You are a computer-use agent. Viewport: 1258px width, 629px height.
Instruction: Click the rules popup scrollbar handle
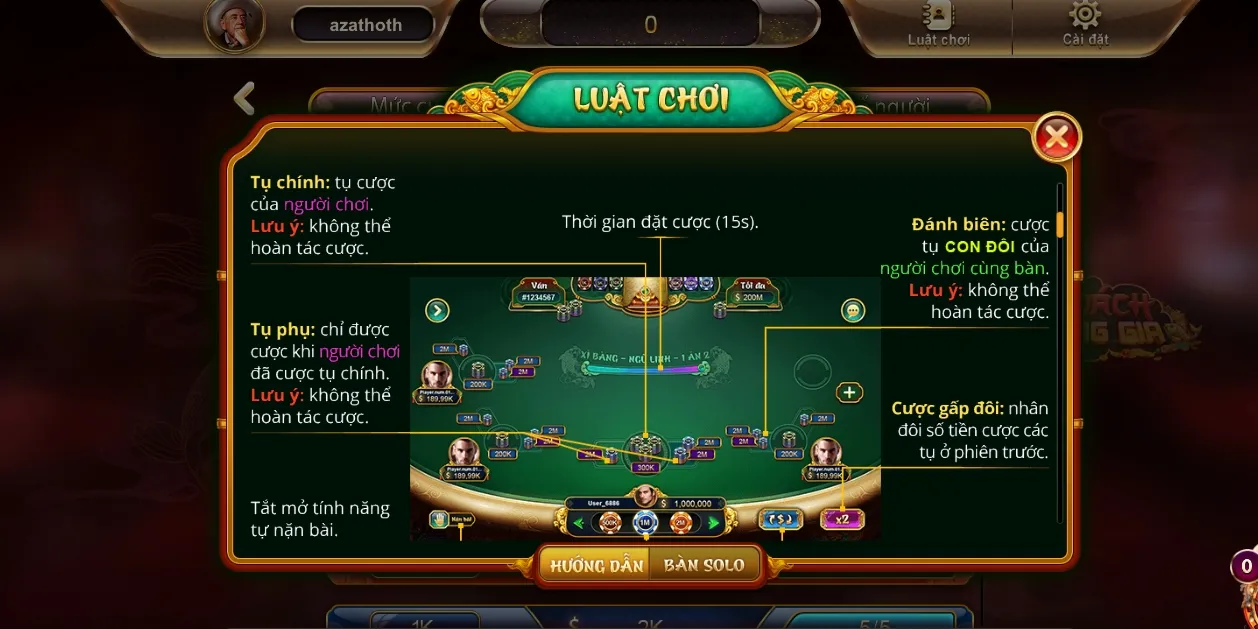tap(1060, 223)
